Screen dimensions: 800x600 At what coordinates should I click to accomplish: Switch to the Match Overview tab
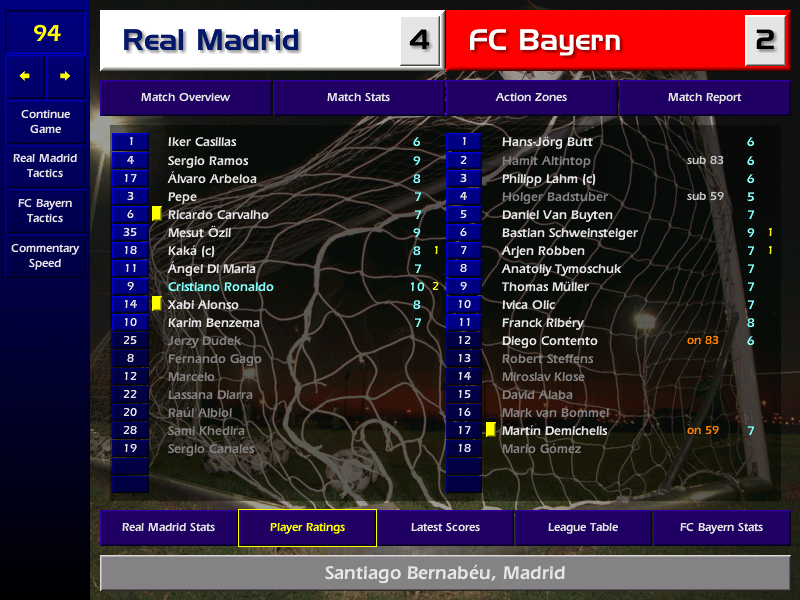[185, 98]
